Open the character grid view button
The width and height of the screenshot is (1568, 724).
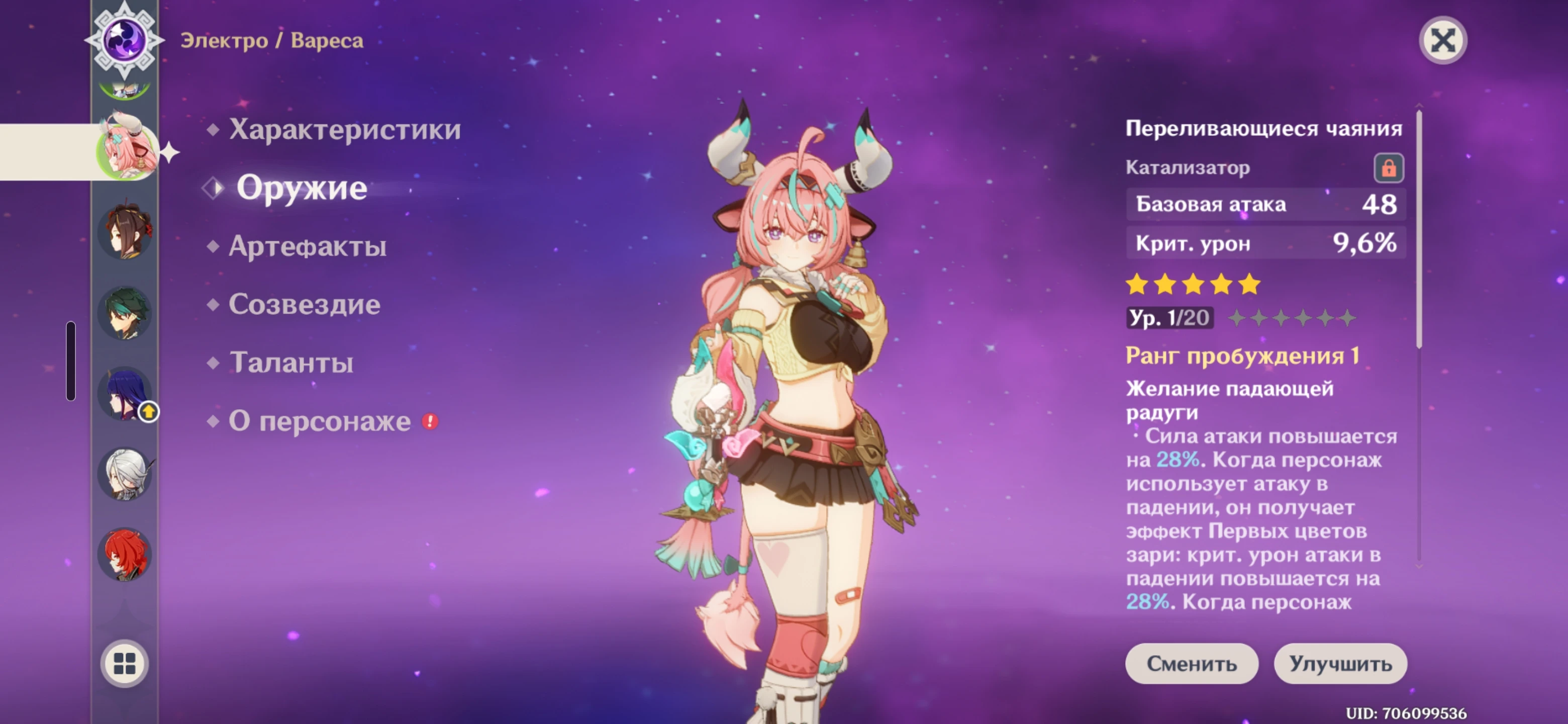click(x=125, y=663)
